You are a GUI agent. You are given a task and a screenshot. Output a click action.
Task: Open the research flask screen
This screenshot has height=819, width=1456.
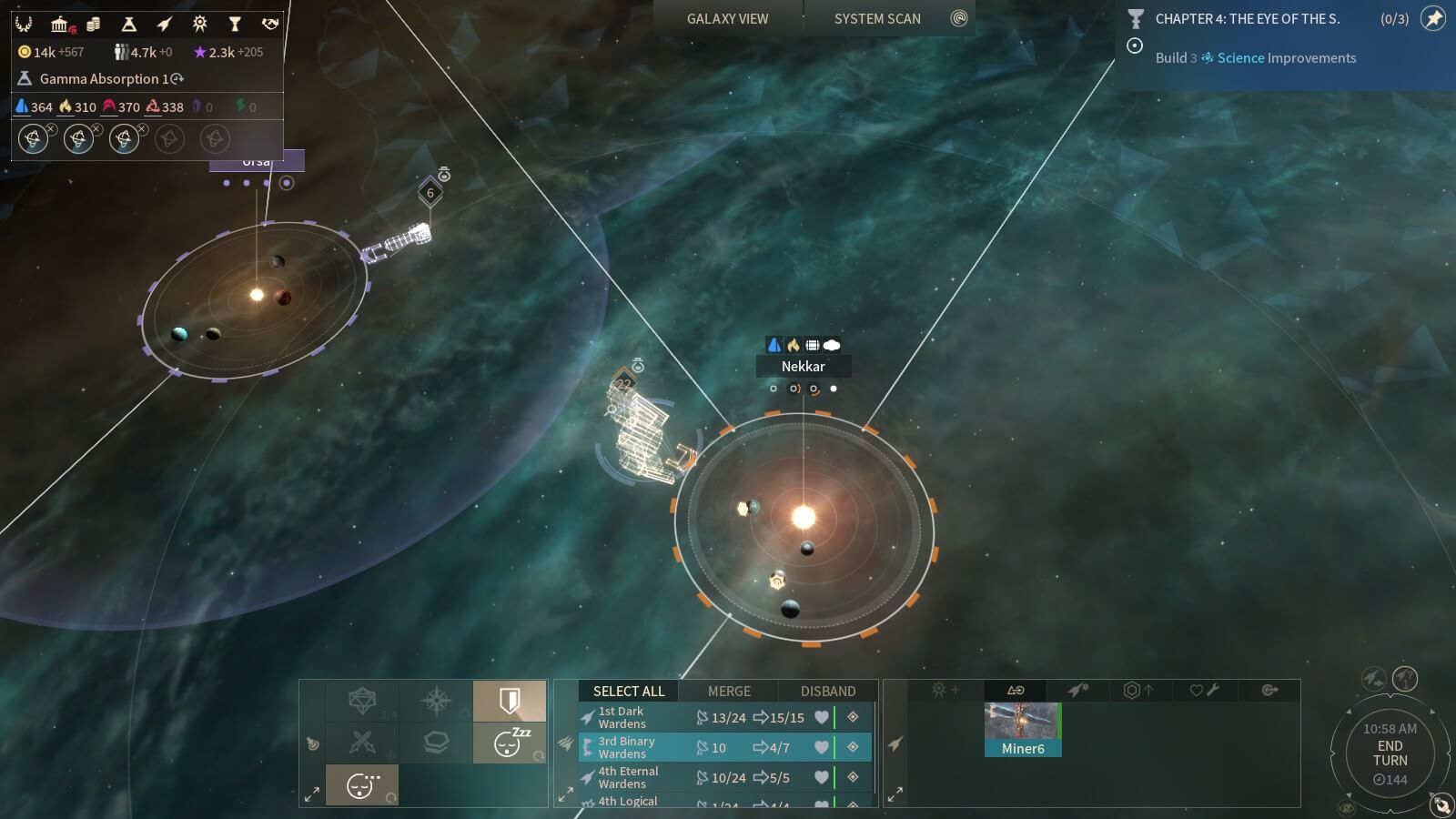pos(129,24)
